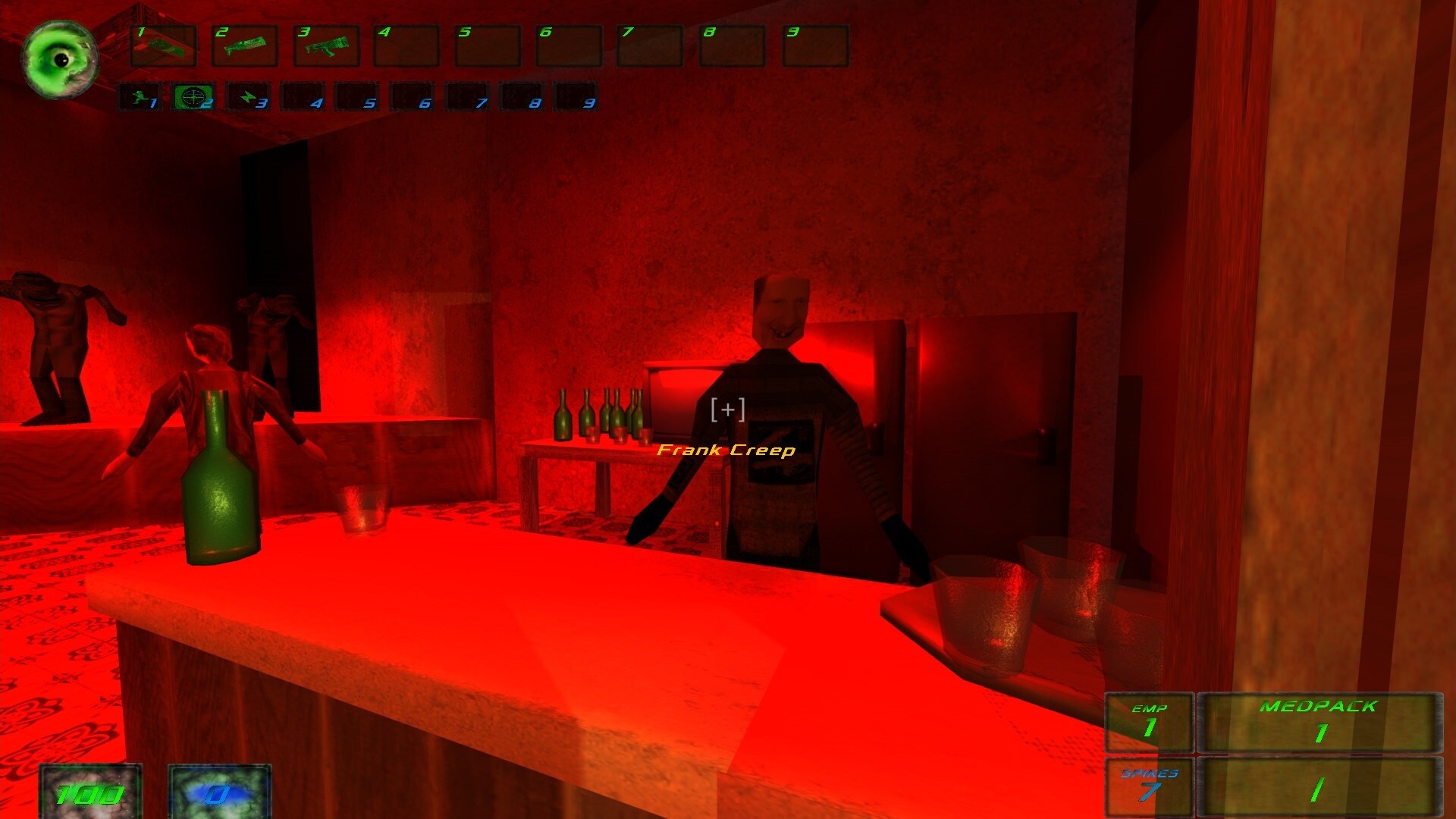Select empty weapon slot 9
The width and height of the screenshot is (1456, 819).
813,47
